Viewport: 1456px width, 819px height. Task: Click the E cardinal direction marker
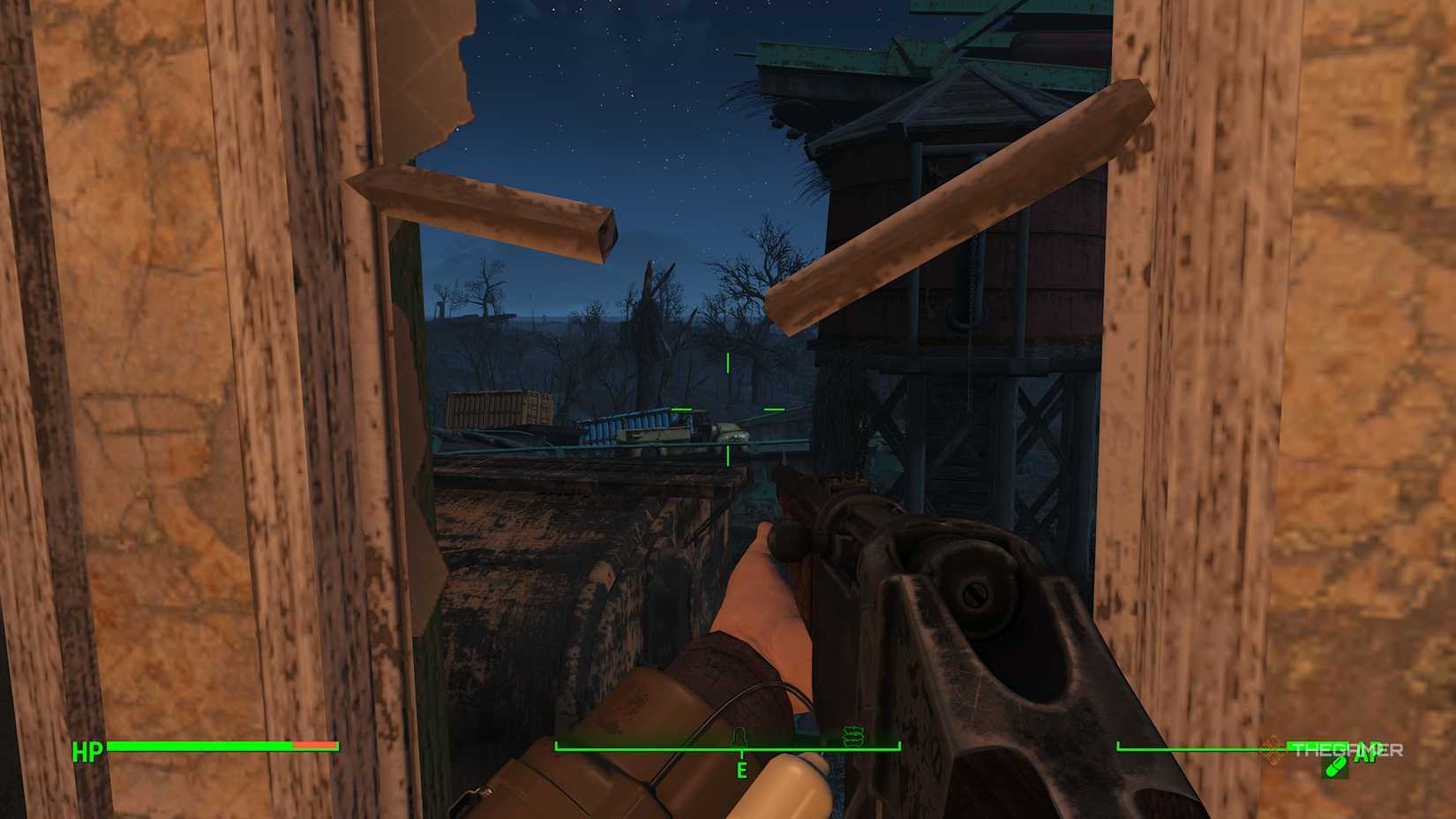742,770
